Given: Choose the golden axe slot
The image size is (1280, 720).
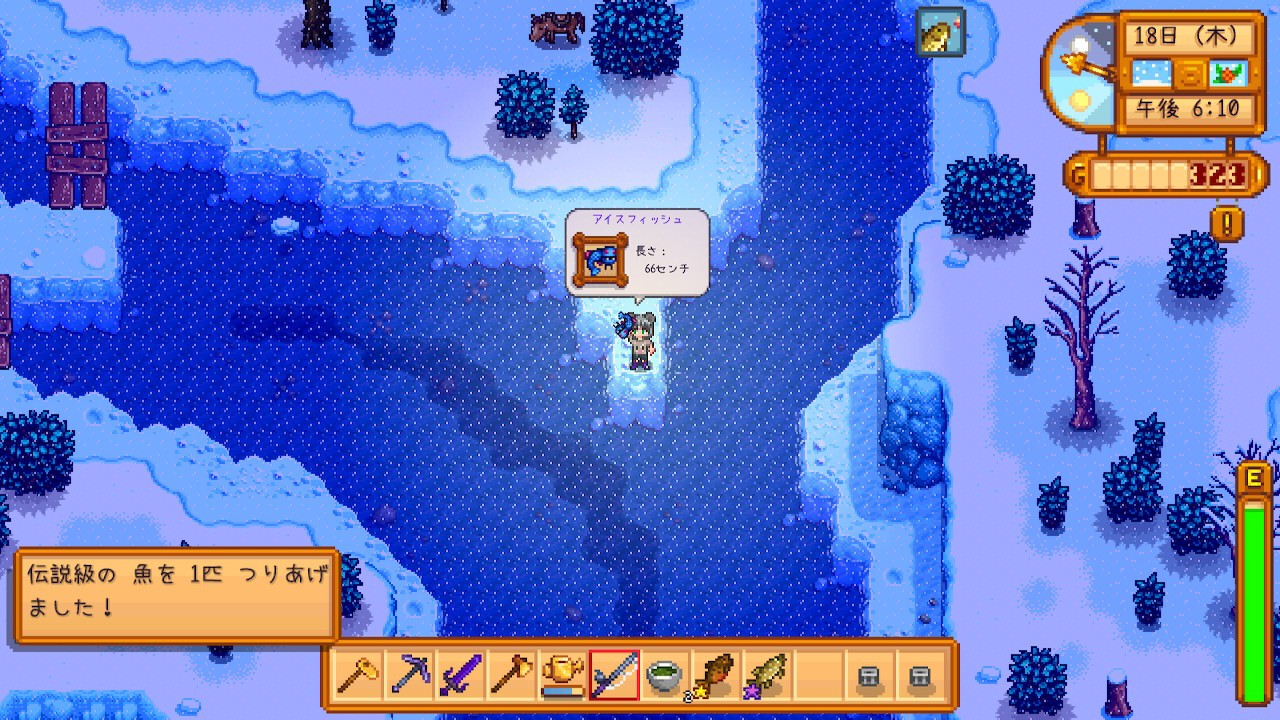Looking at the screenshot, I should point(510,676).
